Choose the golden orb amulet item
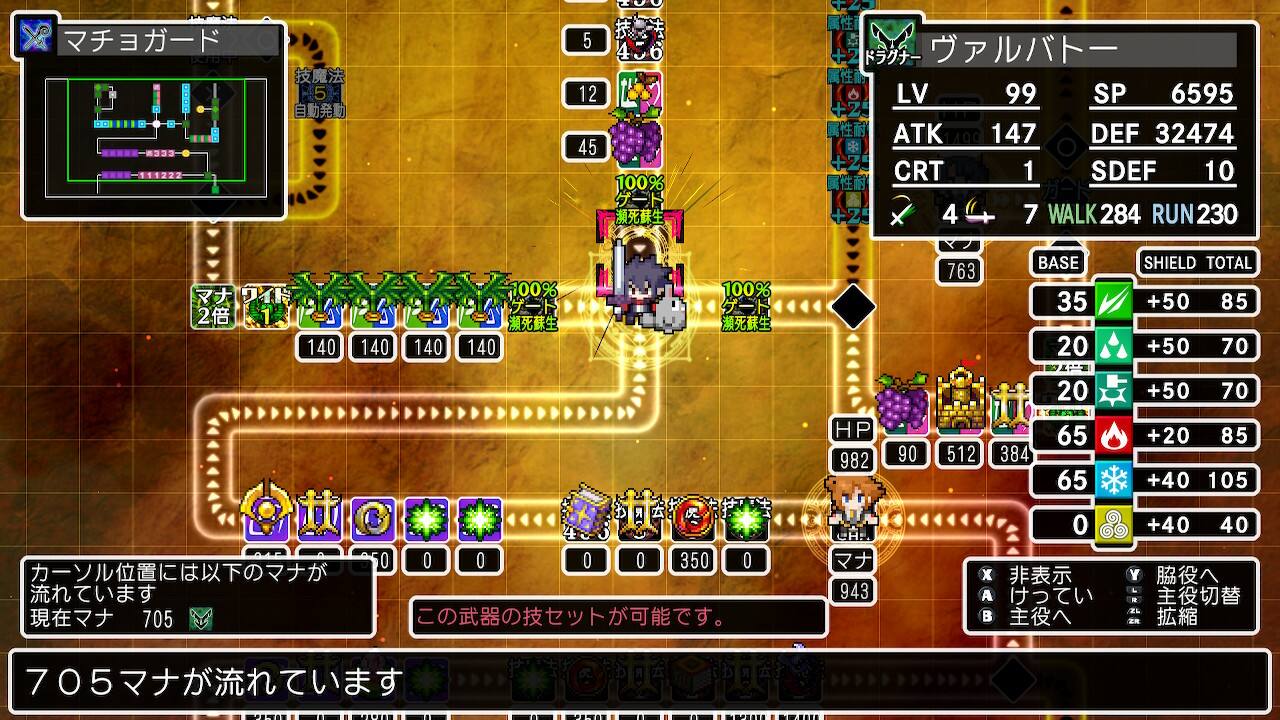 click(x=266, y=517)
